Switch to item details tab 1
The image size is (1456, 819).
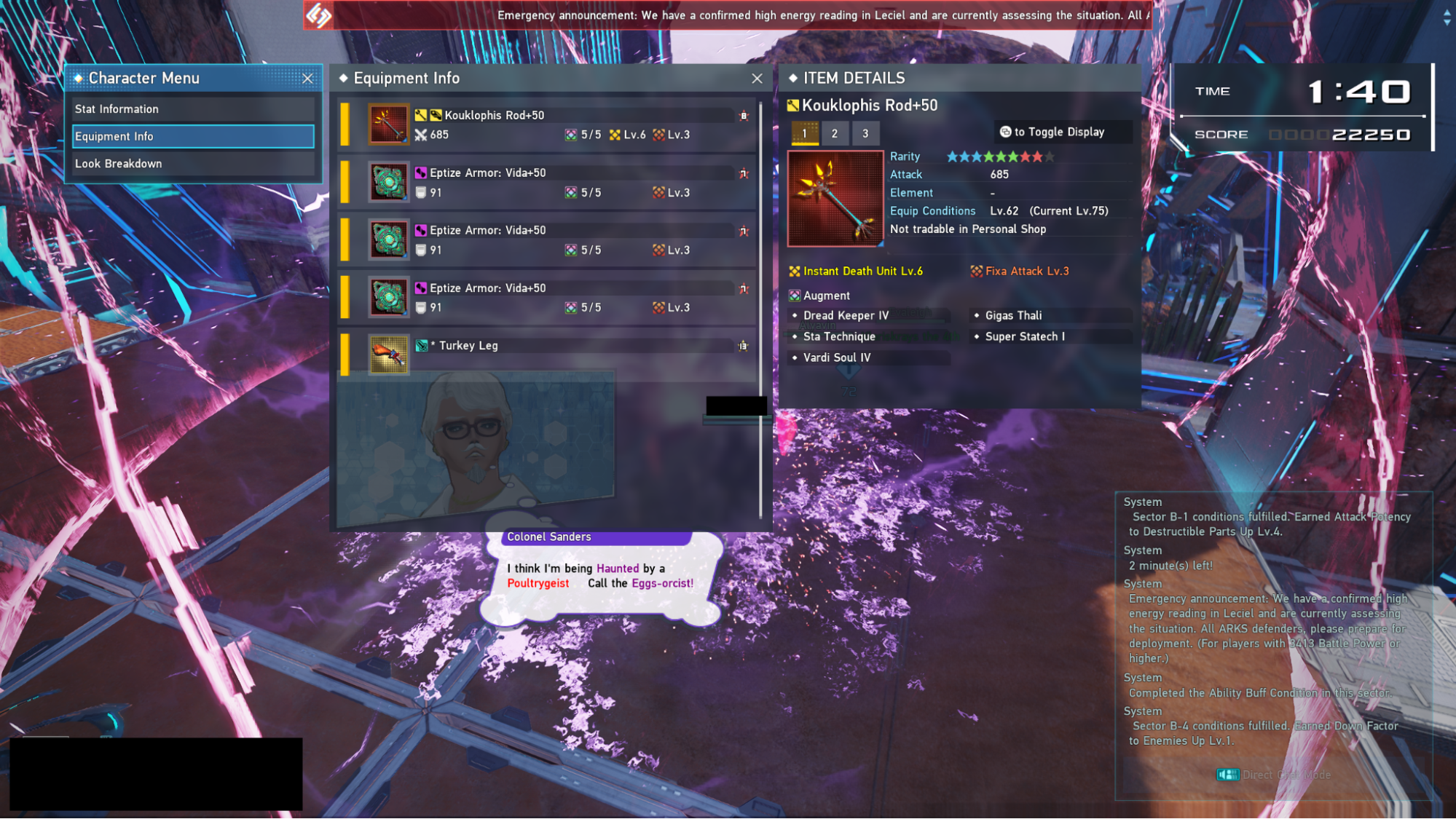coord(804,133)
